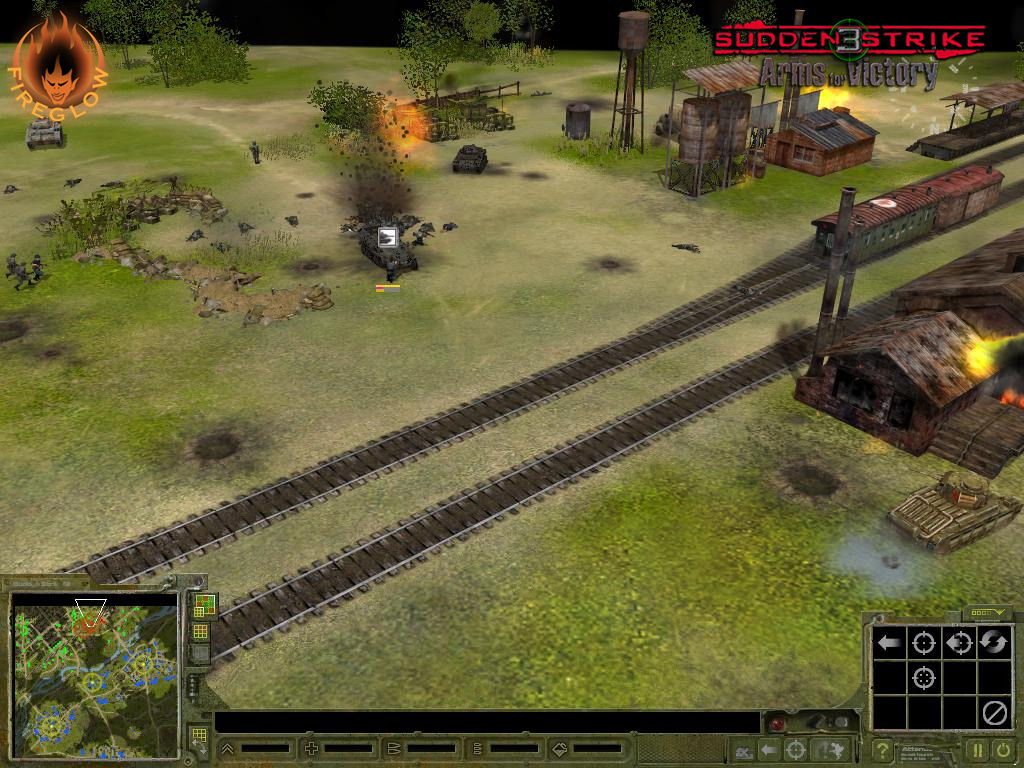Select the tank marked with the white unit icon
This screenshot has width=1024, height=768.
click(389, 250)
